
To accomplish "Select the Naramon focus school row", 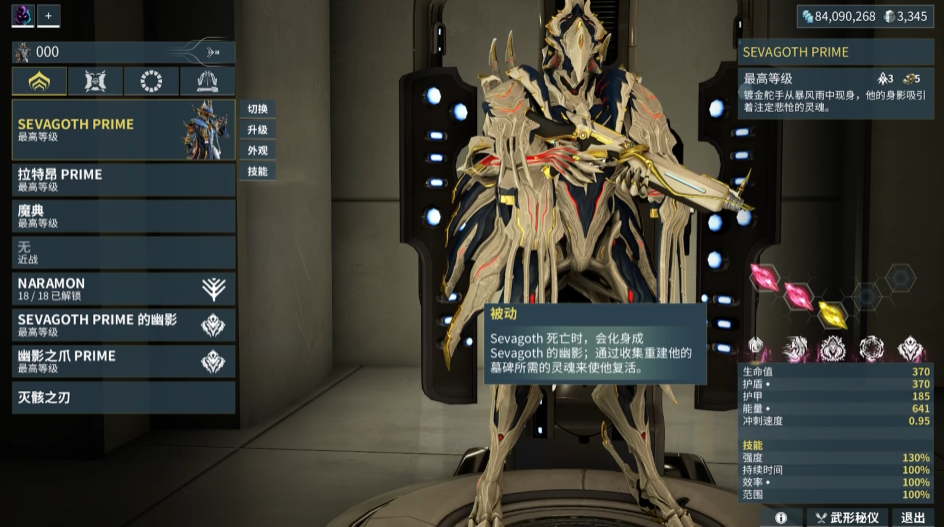I will click(x=123, y=289).
